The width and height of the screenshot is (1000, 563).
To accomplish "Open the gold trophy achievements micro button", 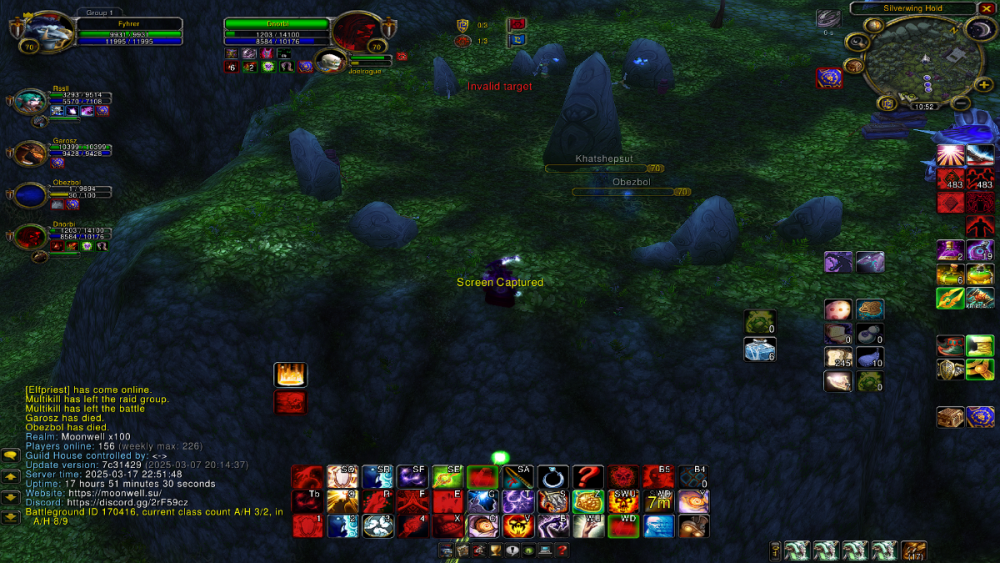I will point(495,550).
